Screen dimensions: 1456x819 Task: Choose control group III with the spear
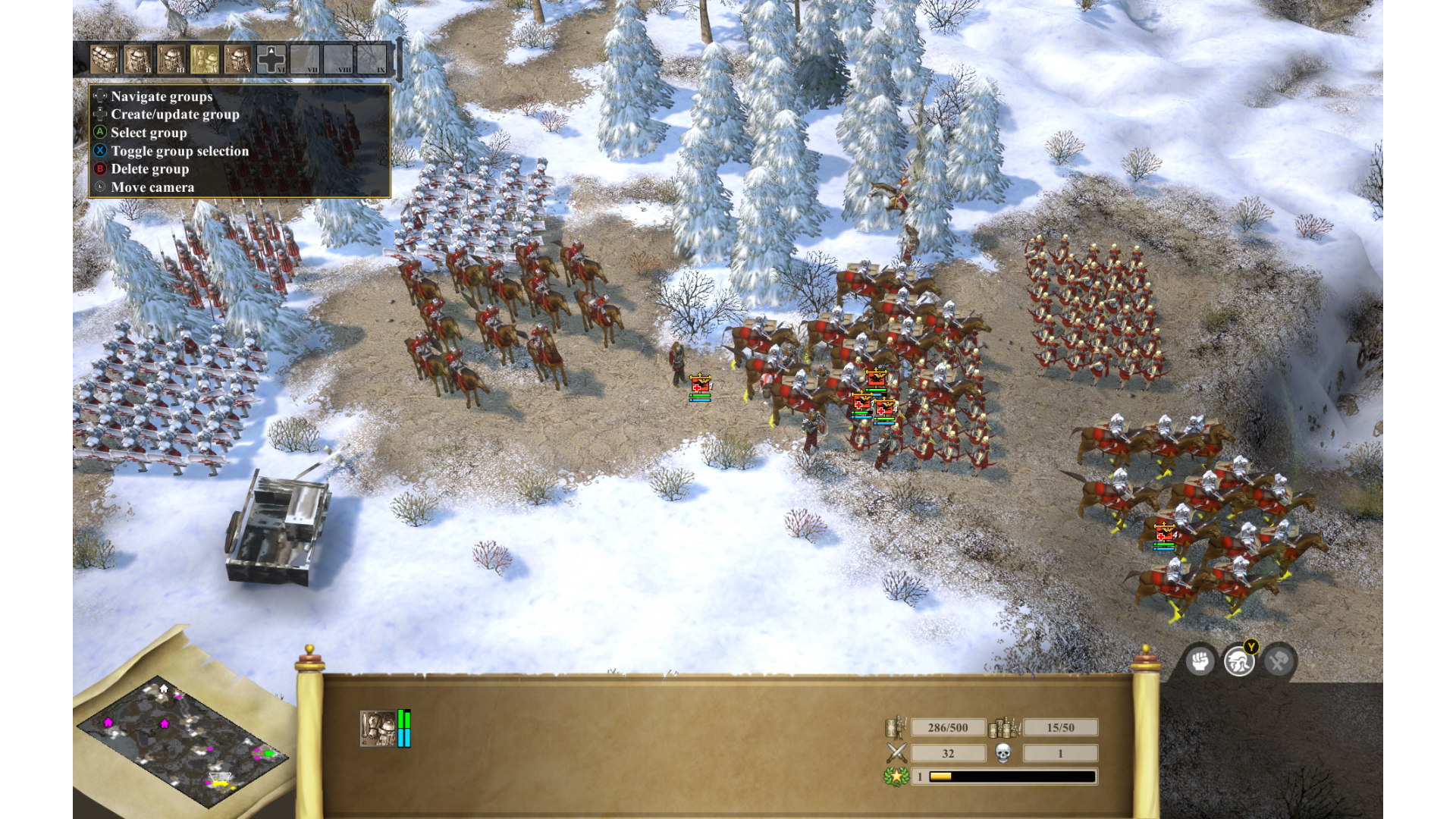[171, 59]
